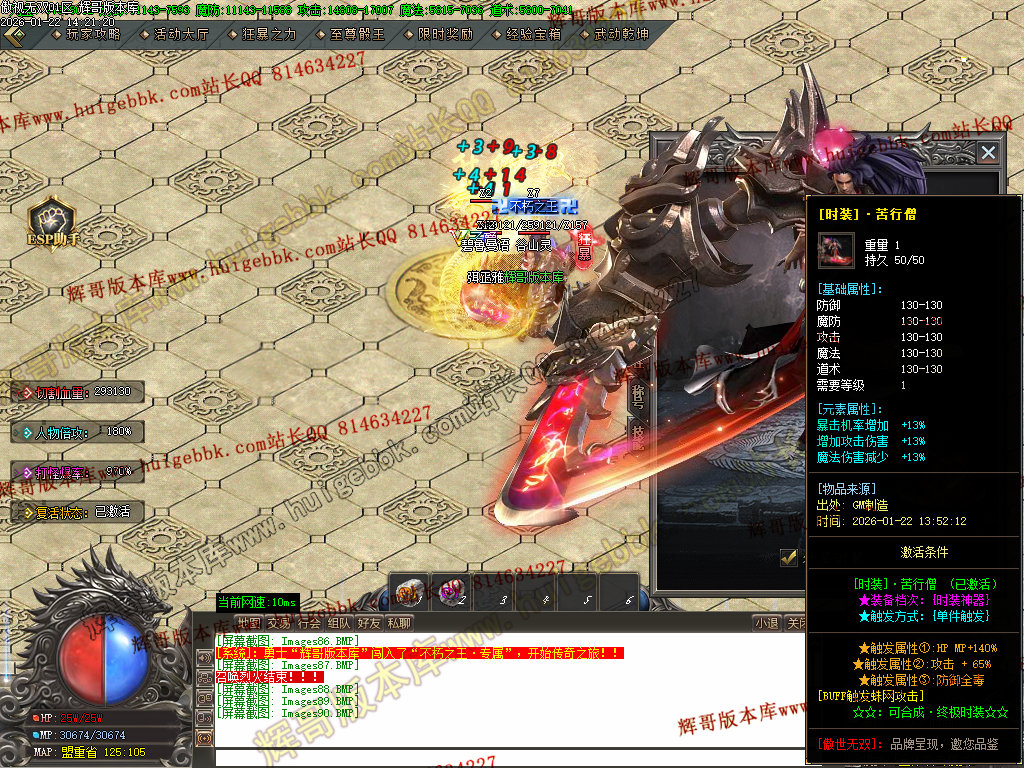Use the item in hotbar slot 1
The width and height of the screenshot is (1024, 768).
(x=411, y=591)
